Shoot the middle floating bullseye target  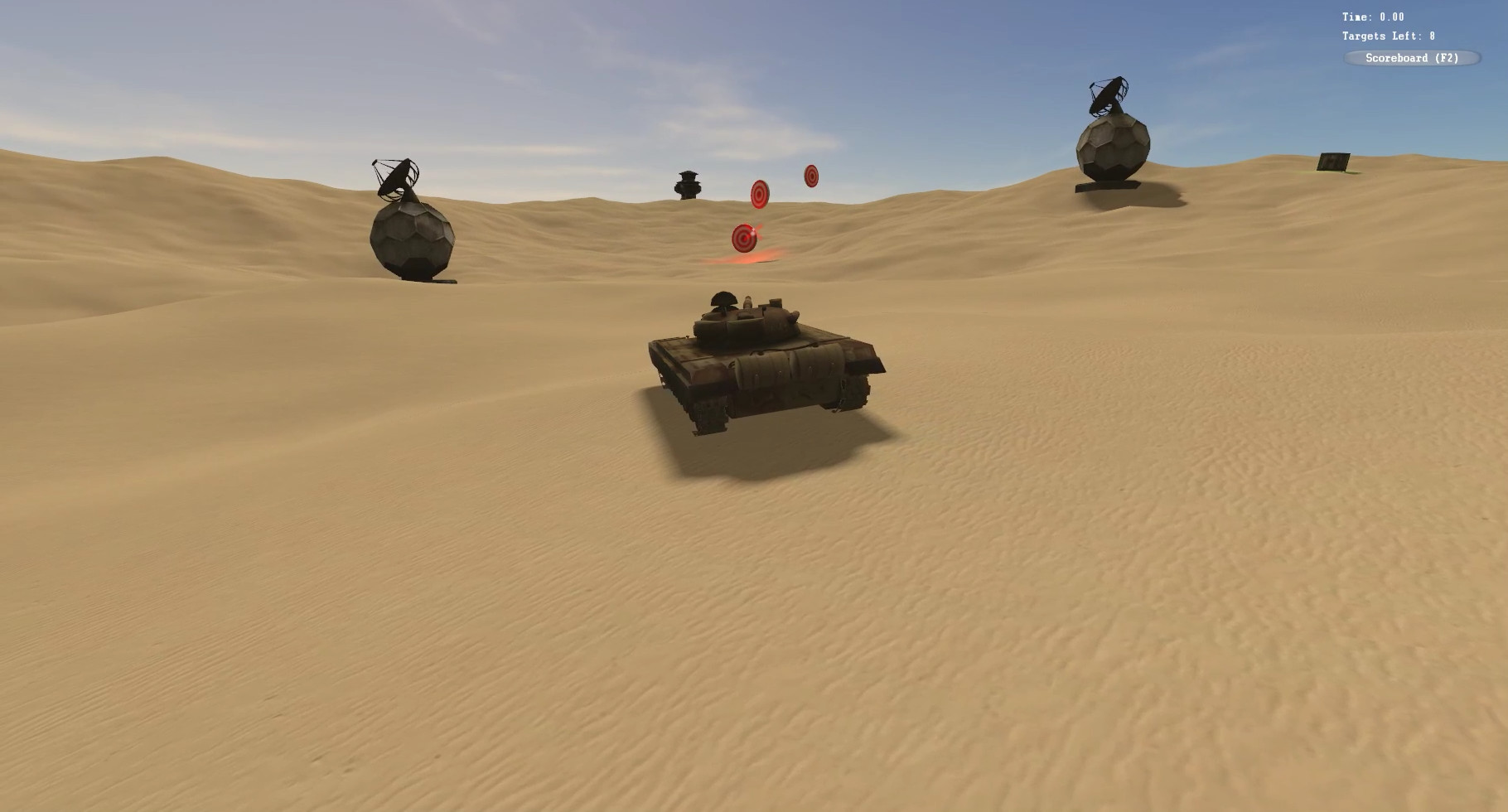pyautogui.click(x=760, y=192)
